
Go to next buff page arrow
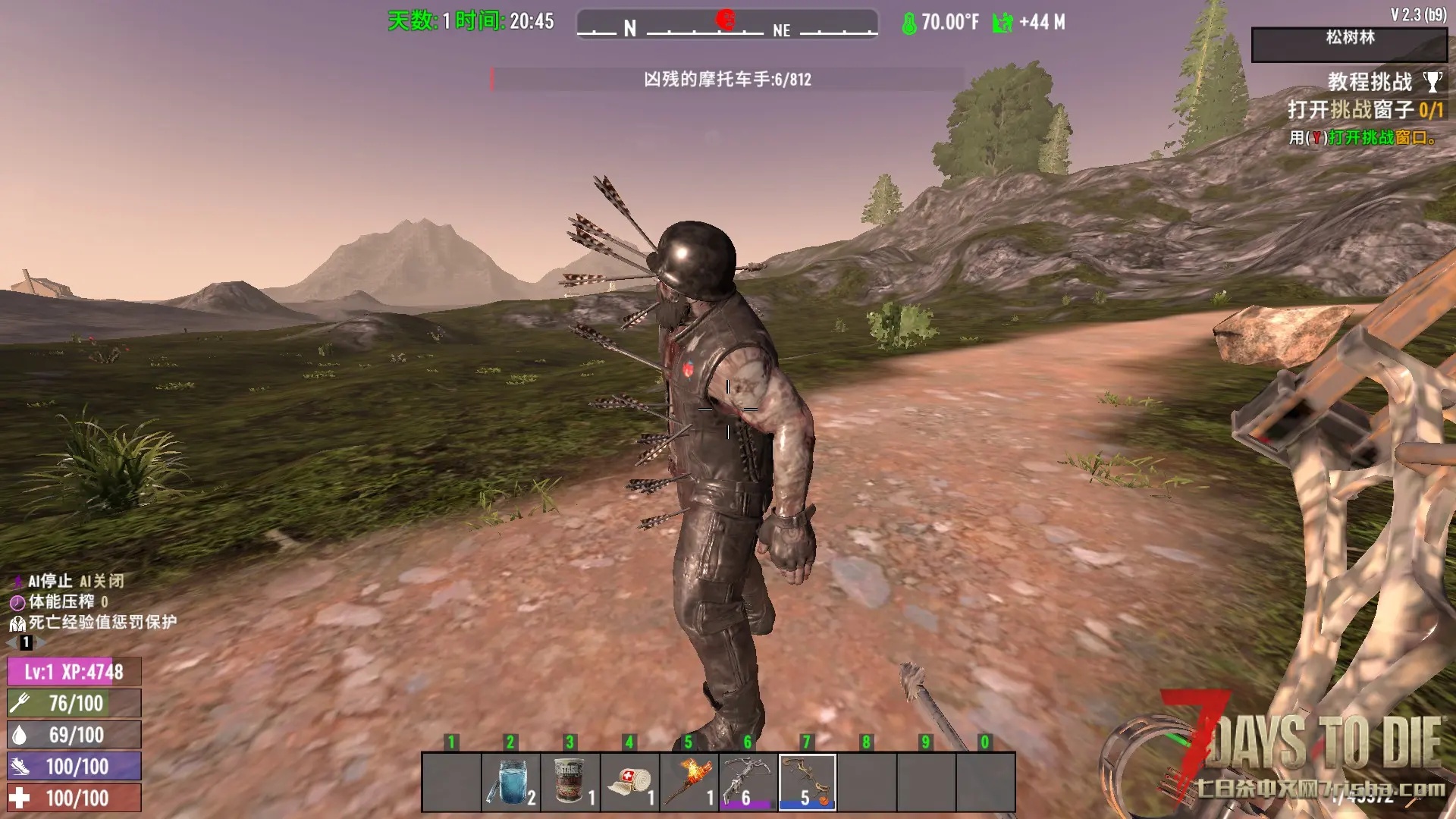point(42,642)
